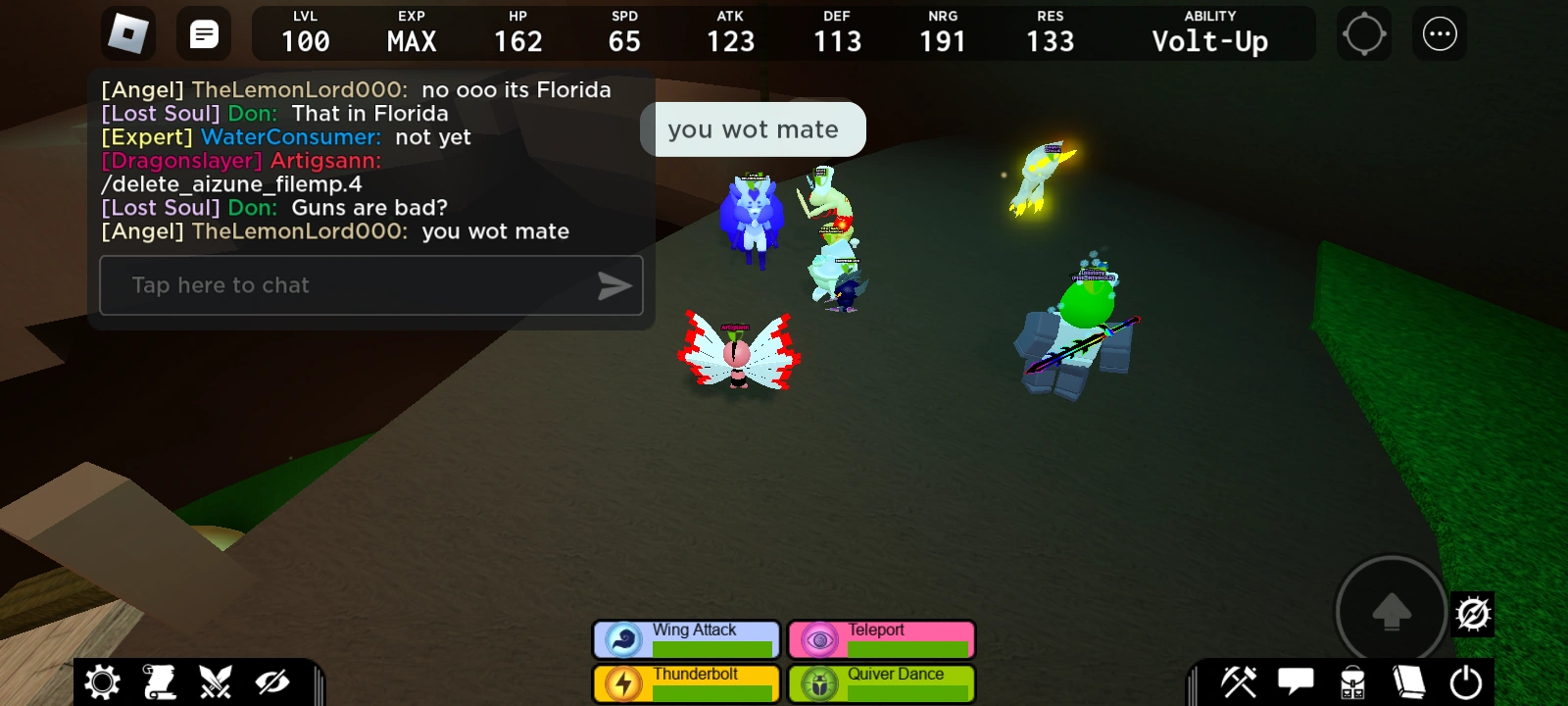Open the quest scroll icon
Image resolution: width=1568 pixels, height=706 pixels.
160,680
